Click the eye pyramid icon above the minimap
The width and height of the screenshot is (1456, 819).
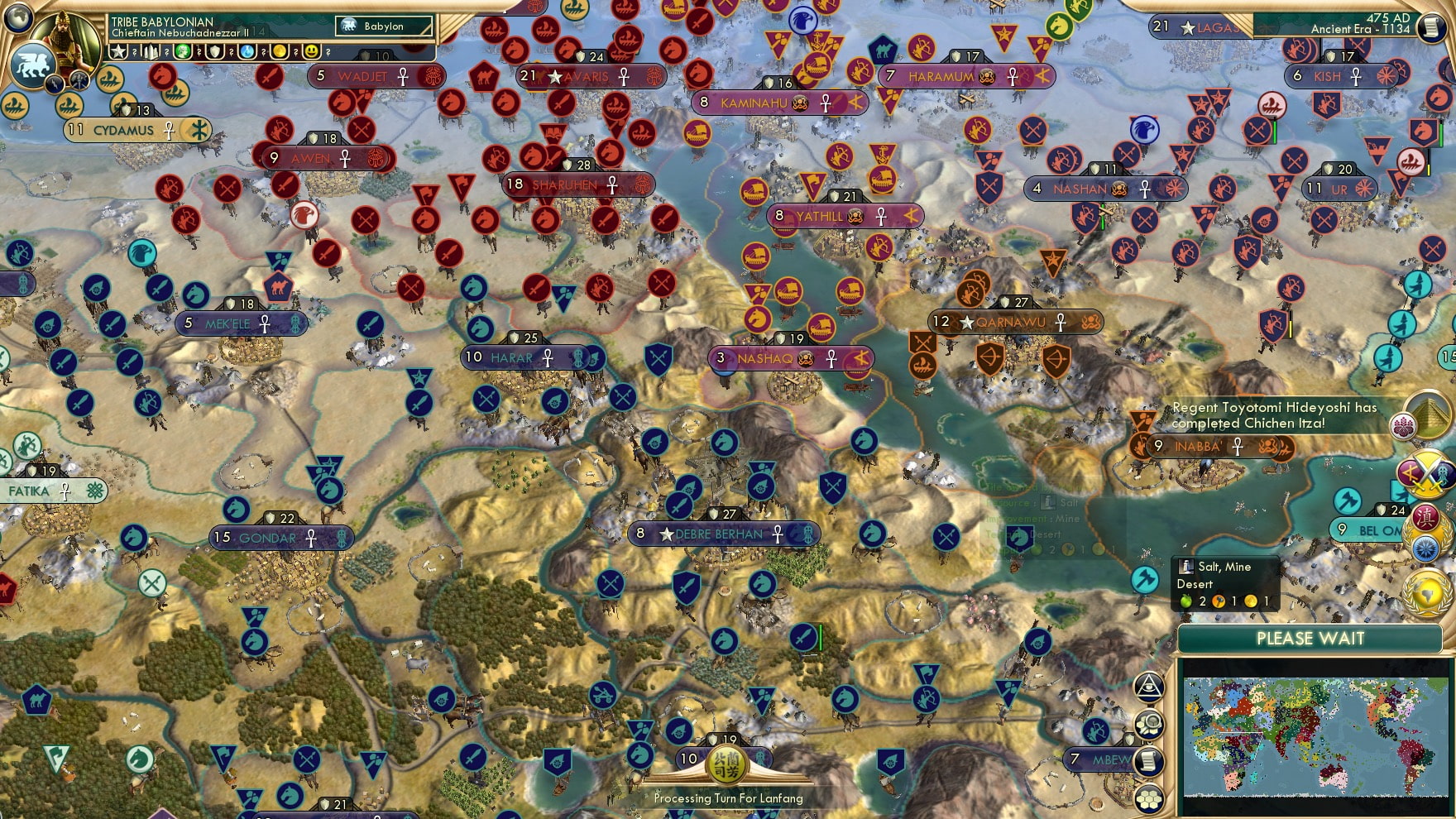coord(1149,687)
